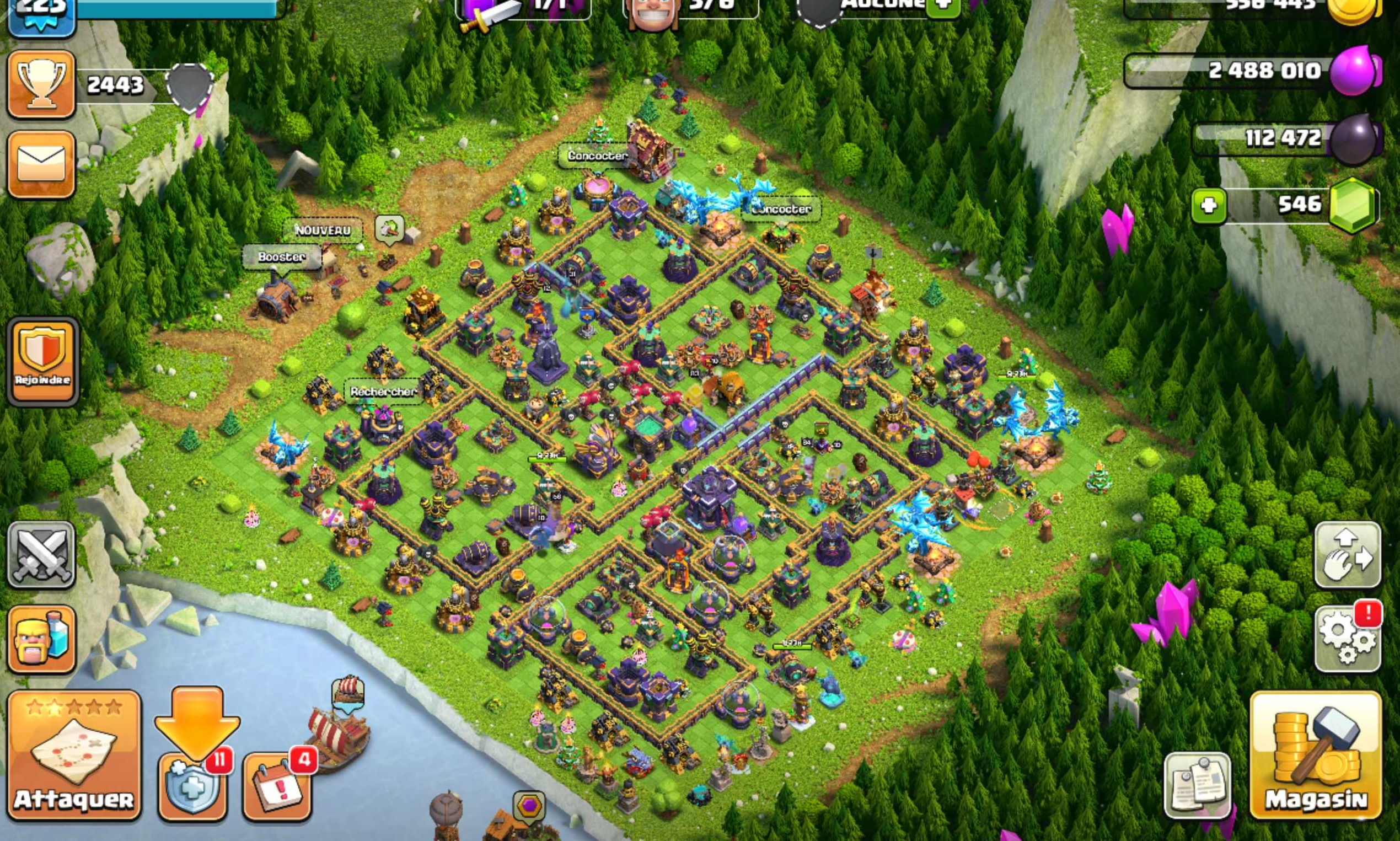This screenshot has height=841, width=1400.
Task: Open the events calendar button
Action: pos(277,786)
